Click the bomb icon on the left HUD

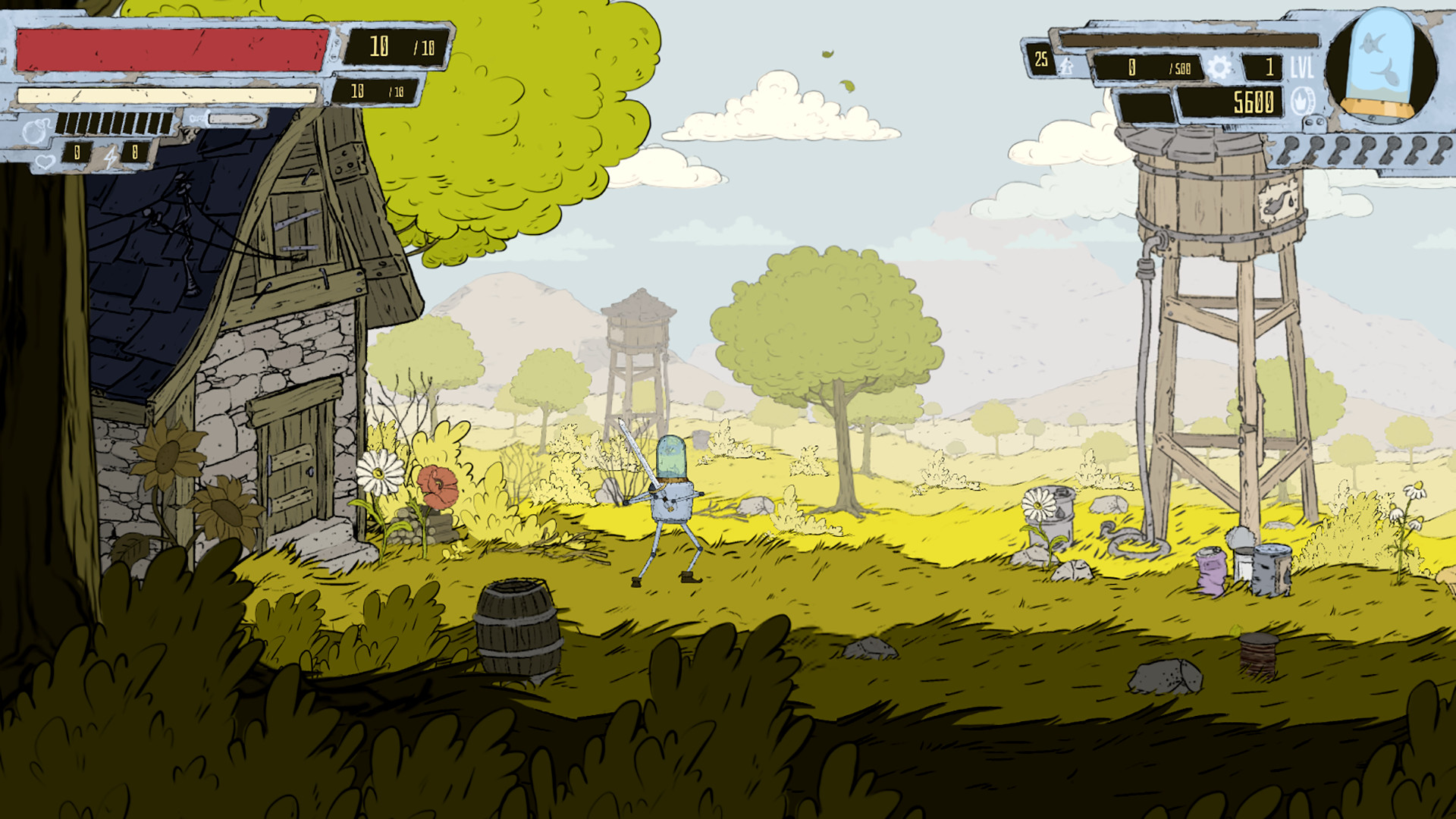[36, 129]
